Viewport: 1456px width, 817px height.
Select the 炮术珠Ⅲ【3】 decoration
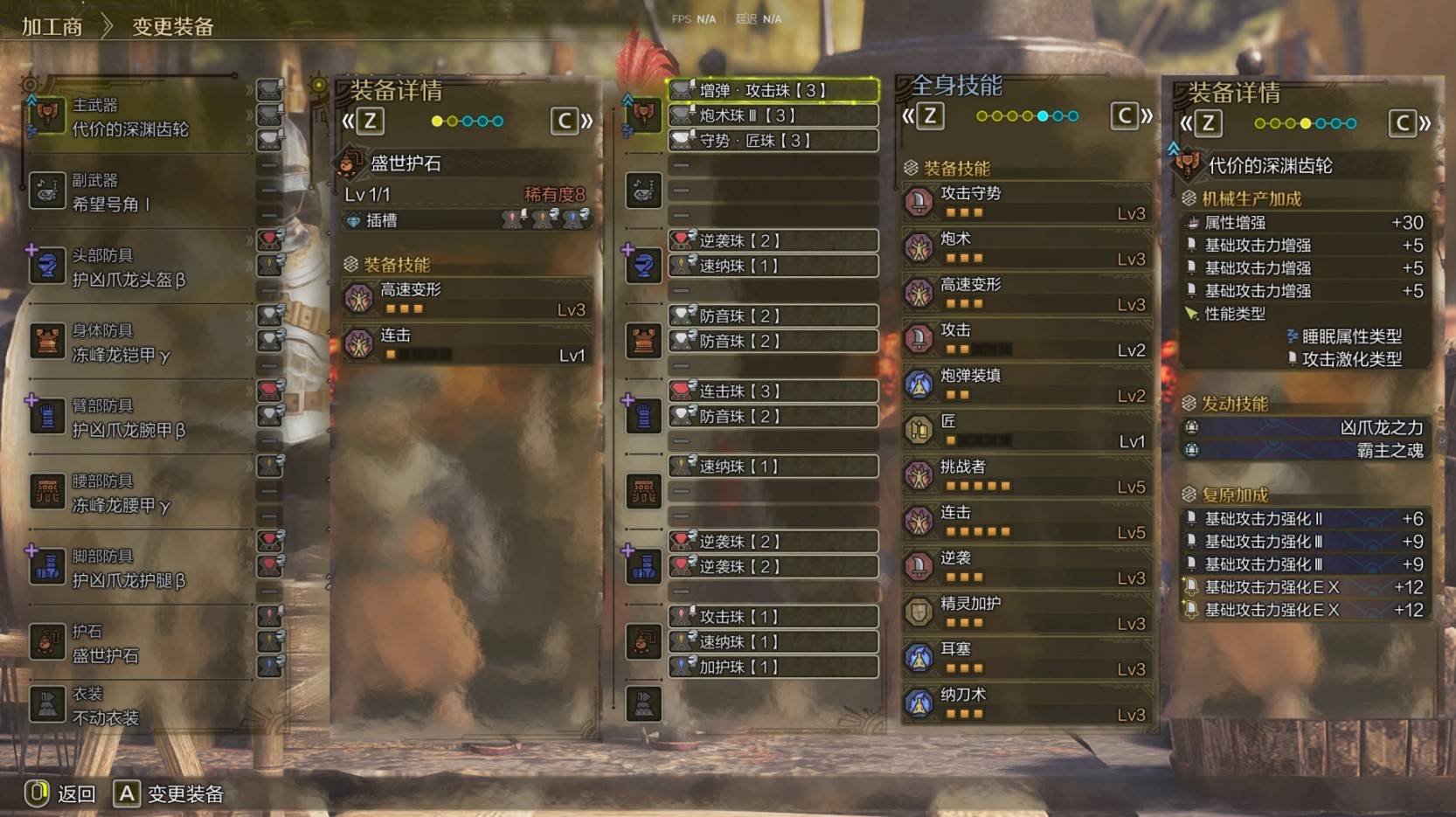[773, 115]
